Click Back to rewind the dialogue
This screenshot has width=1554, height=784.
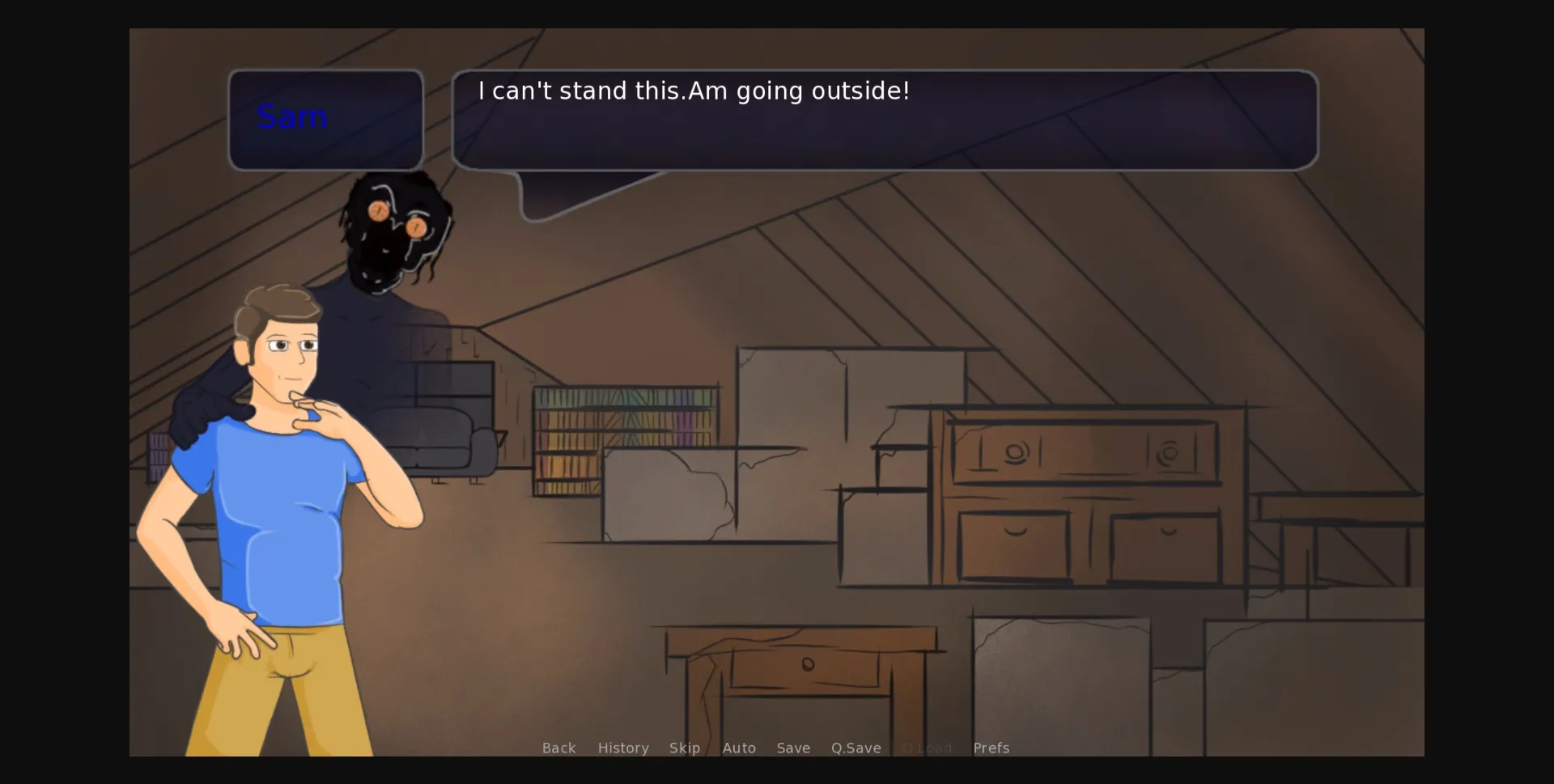pos(558,748)
